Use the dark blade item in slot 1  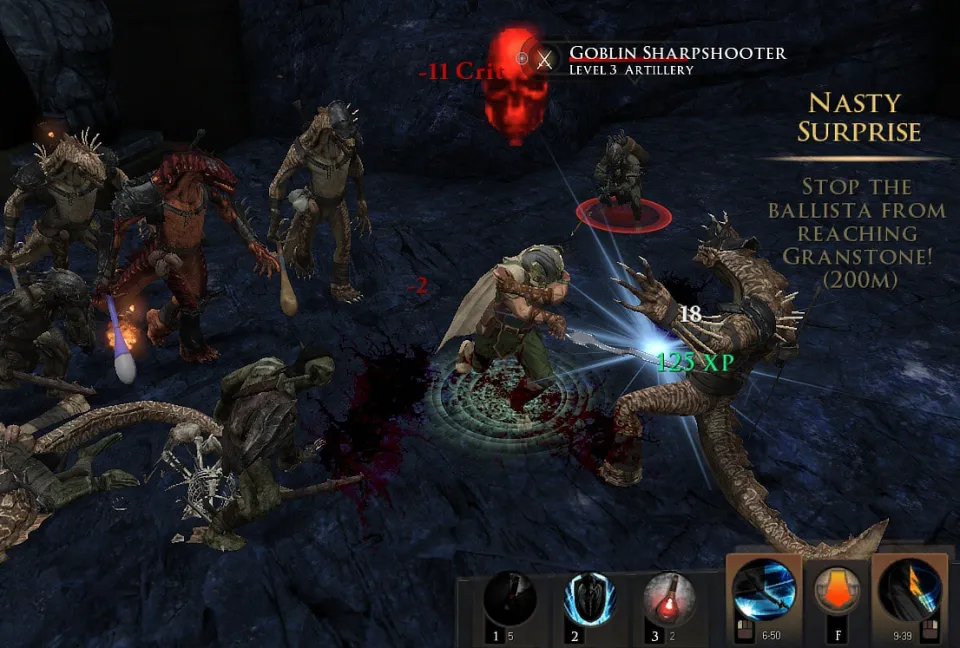[510, 600]
